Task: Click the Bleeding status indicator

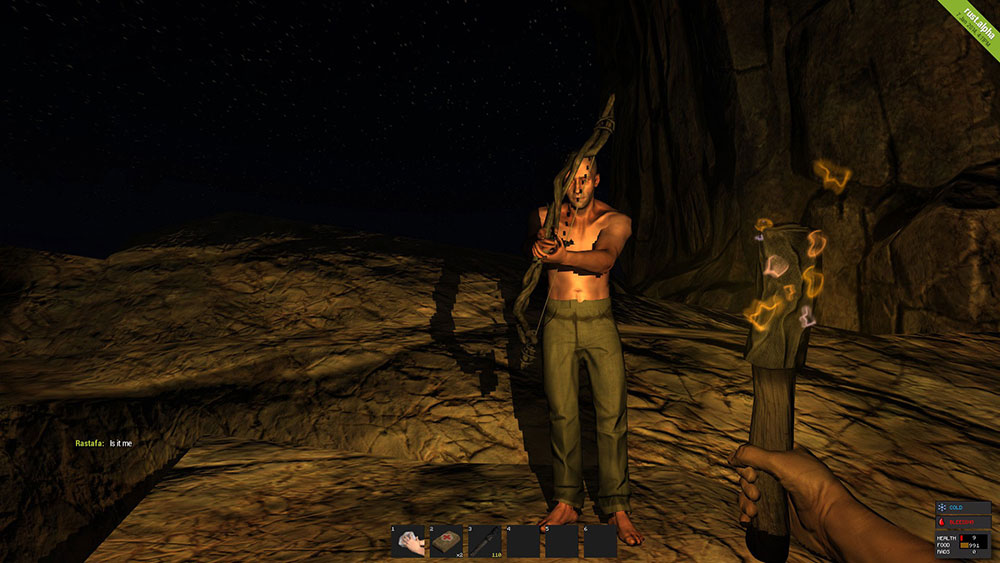Action: coord(961,521)
